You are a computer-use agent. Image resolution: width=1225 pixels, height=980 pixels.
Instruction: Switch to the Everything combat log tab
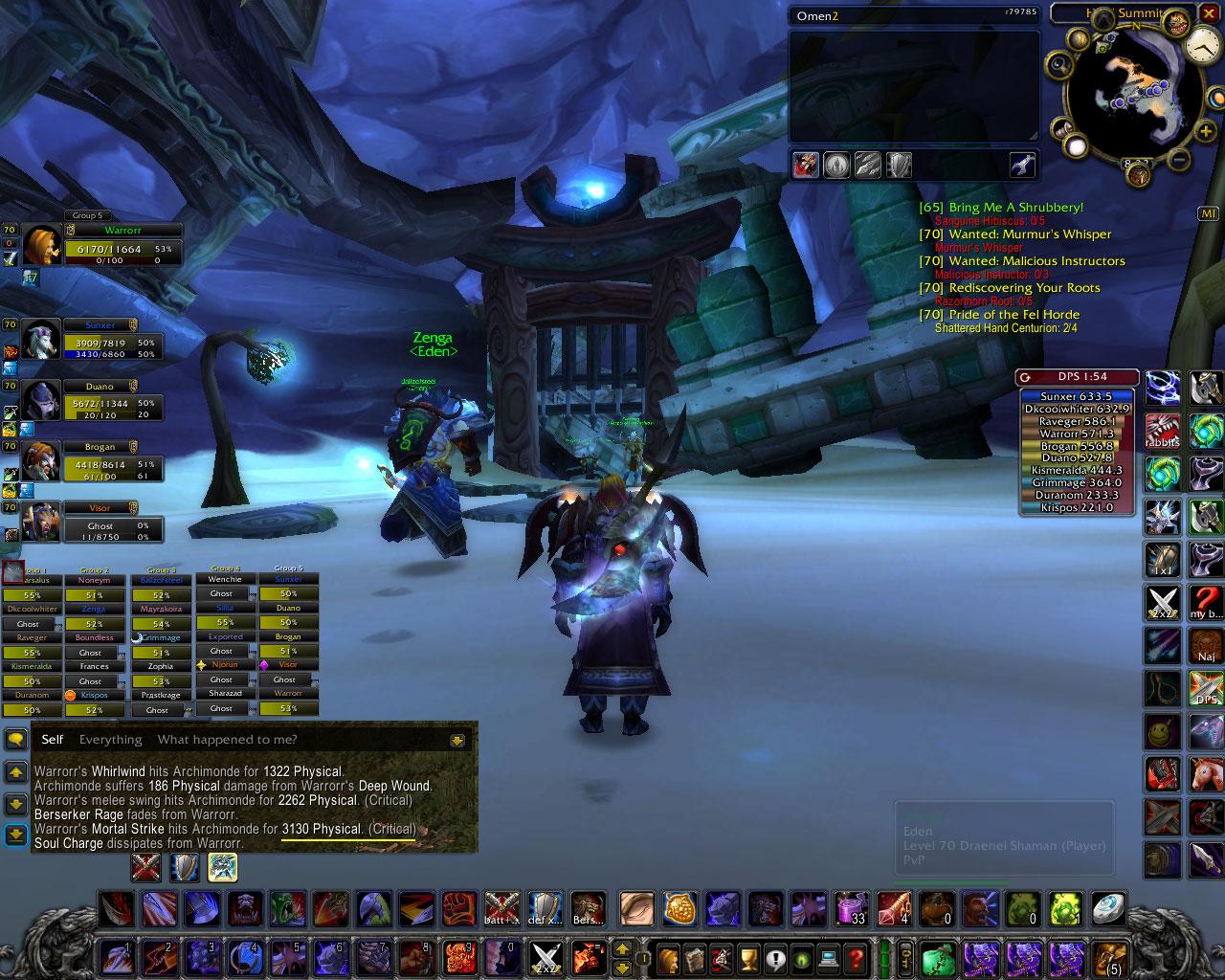[110, 739]
